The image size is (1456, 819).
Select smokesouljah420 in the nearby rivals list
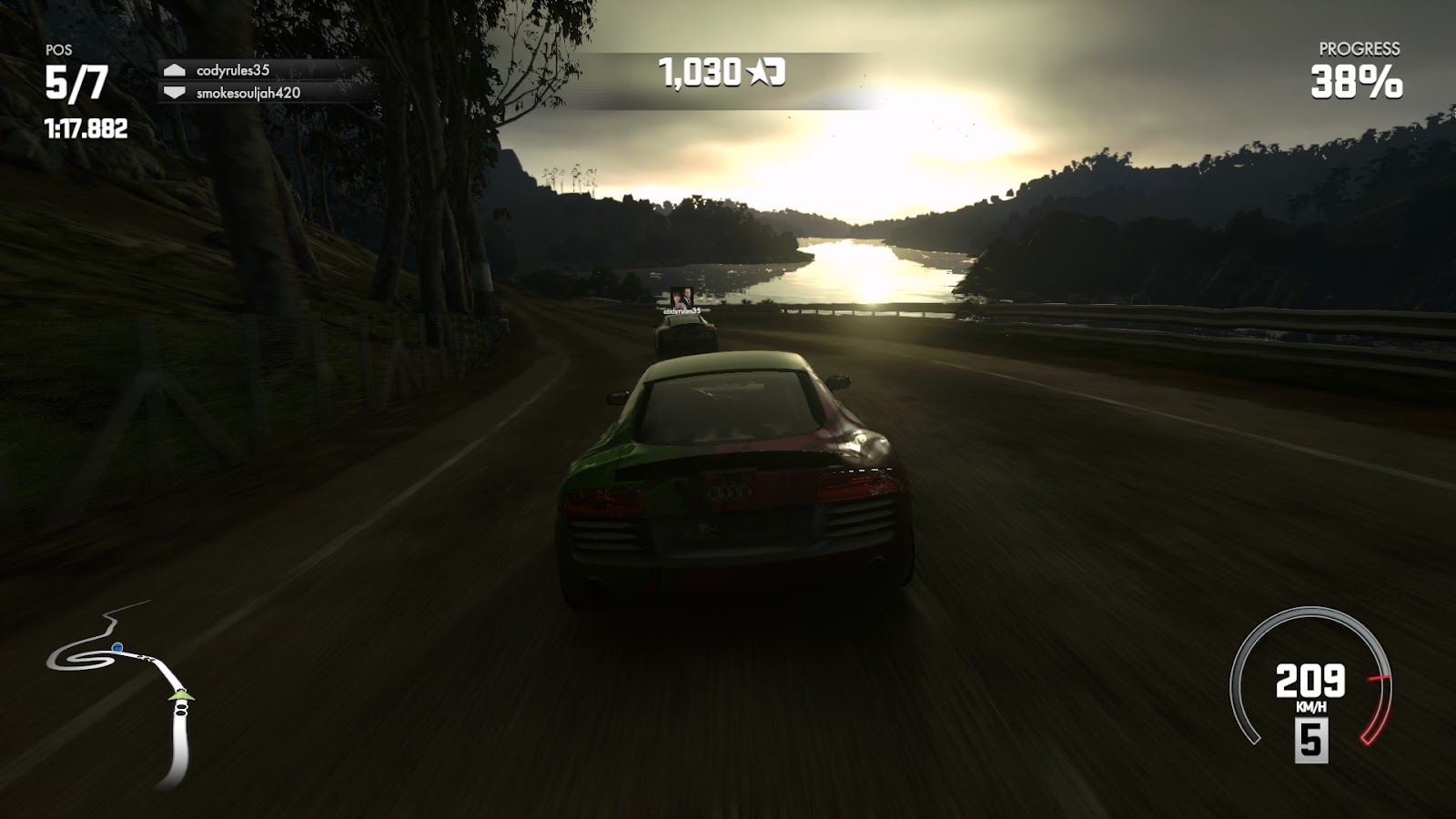248,93
